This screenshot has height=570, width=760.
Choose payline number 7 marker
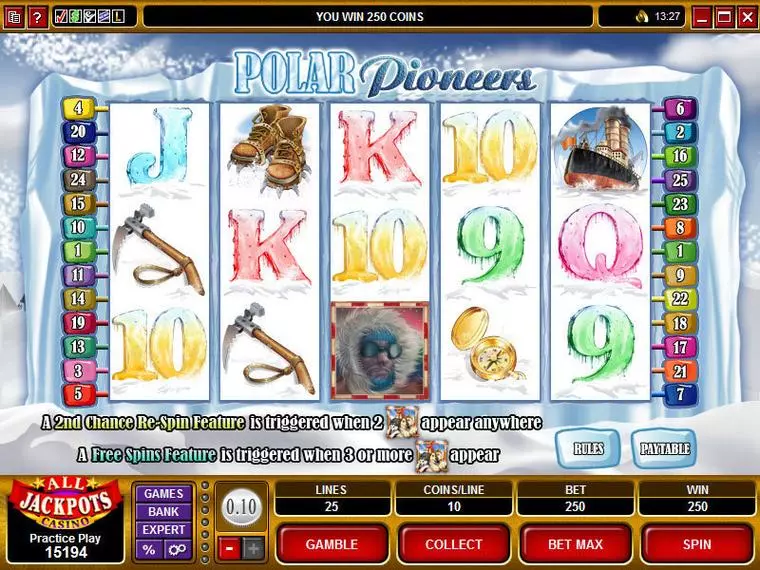(680, 394)
